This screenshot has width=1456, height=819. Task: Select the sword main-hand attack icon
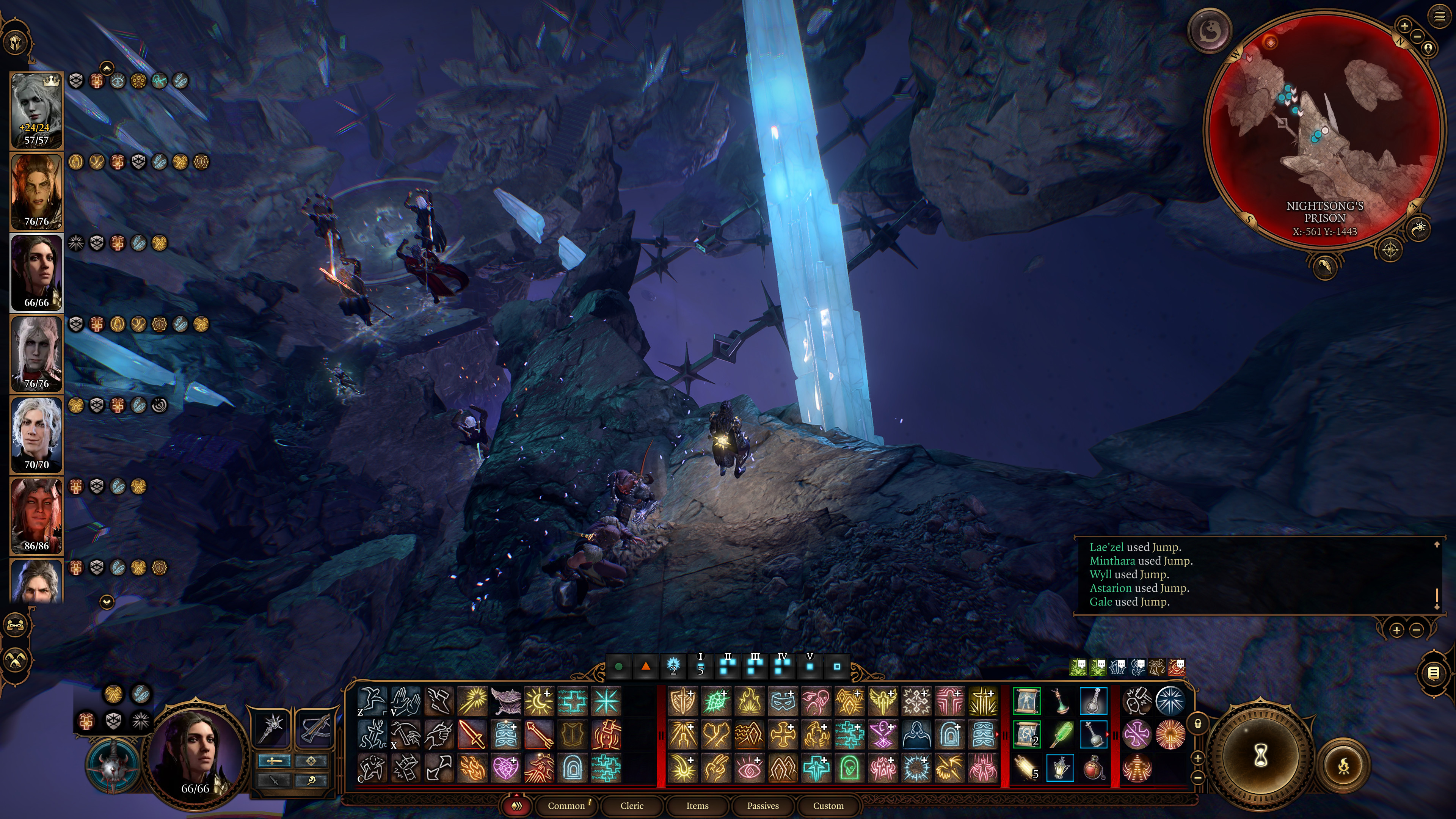point(472,734)
